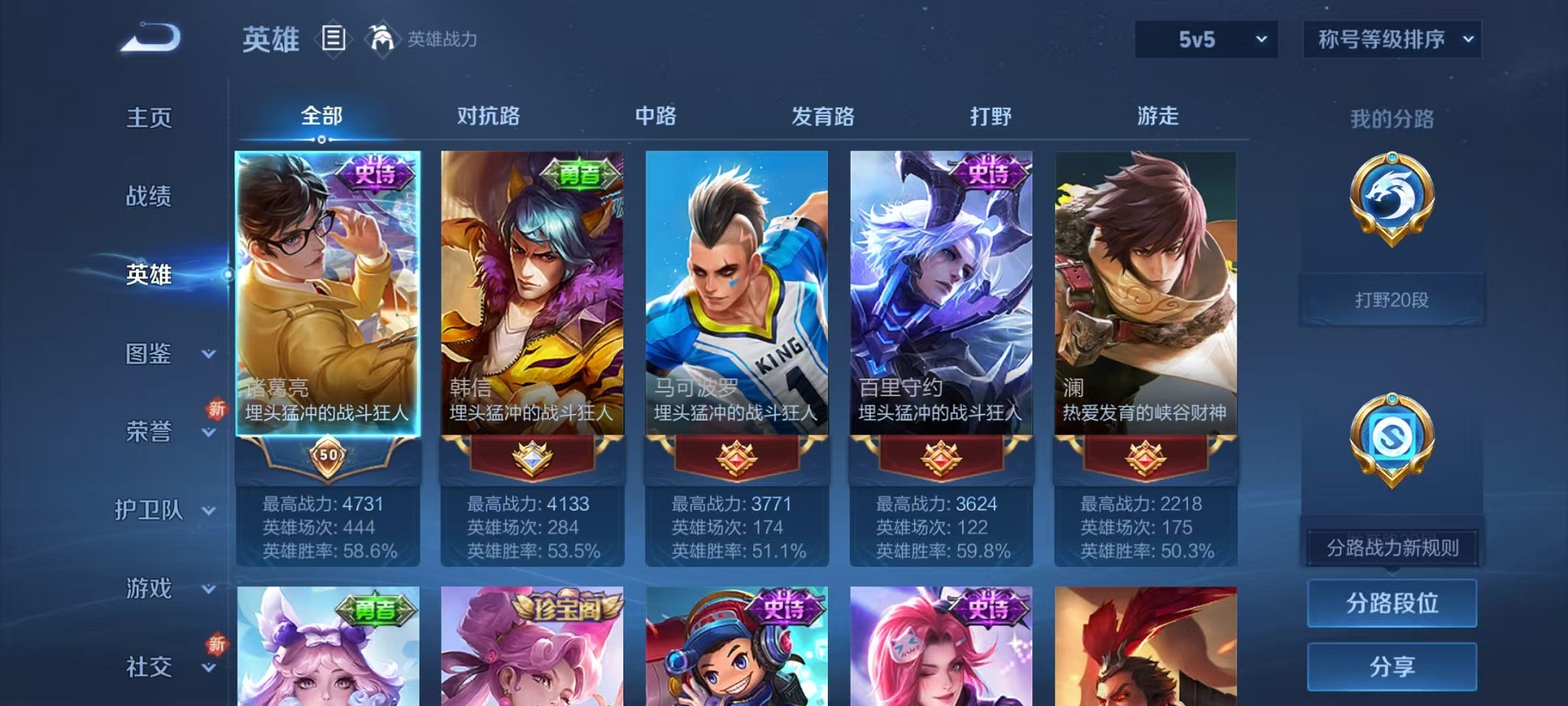This screenshot has height=706, width=1568.
Task: Expand the 图鉴 sidebar section
Action: 151,355
